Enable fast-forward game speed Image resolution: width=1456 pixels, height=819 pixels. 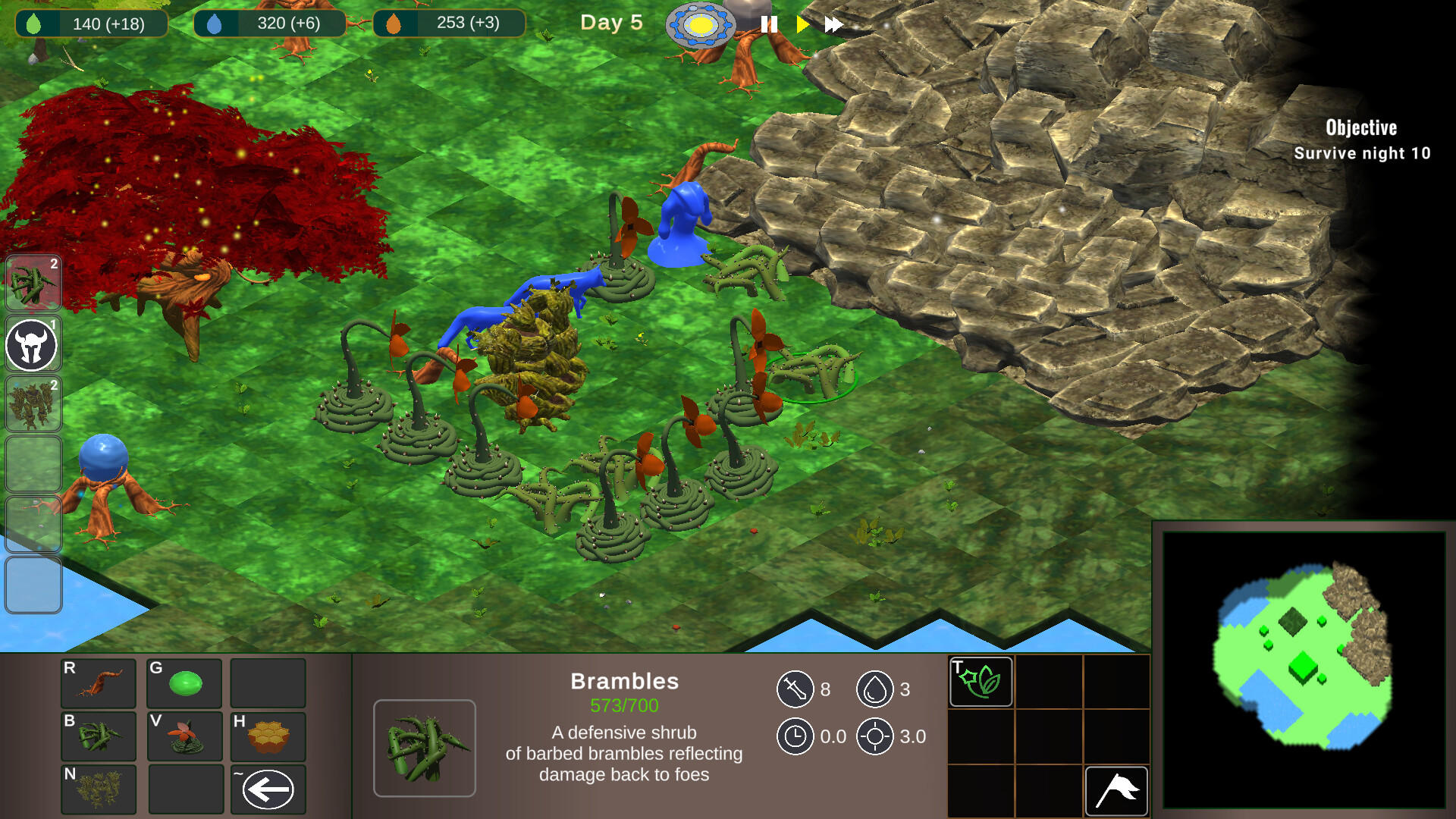[833, 24]
